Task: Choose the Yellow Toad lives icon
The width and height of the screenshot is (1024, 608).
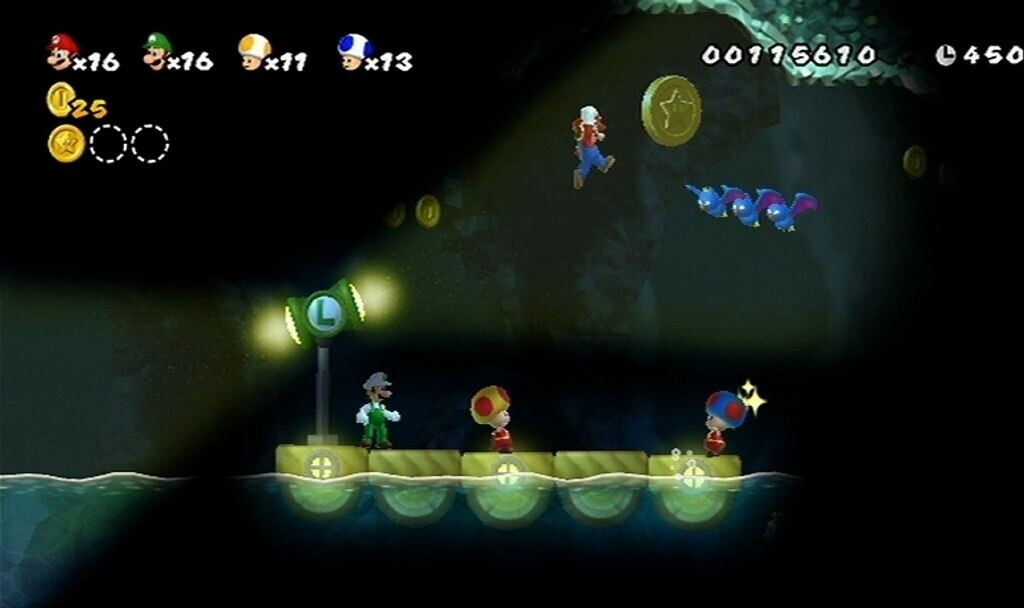Action: click(x=254, y=51)
